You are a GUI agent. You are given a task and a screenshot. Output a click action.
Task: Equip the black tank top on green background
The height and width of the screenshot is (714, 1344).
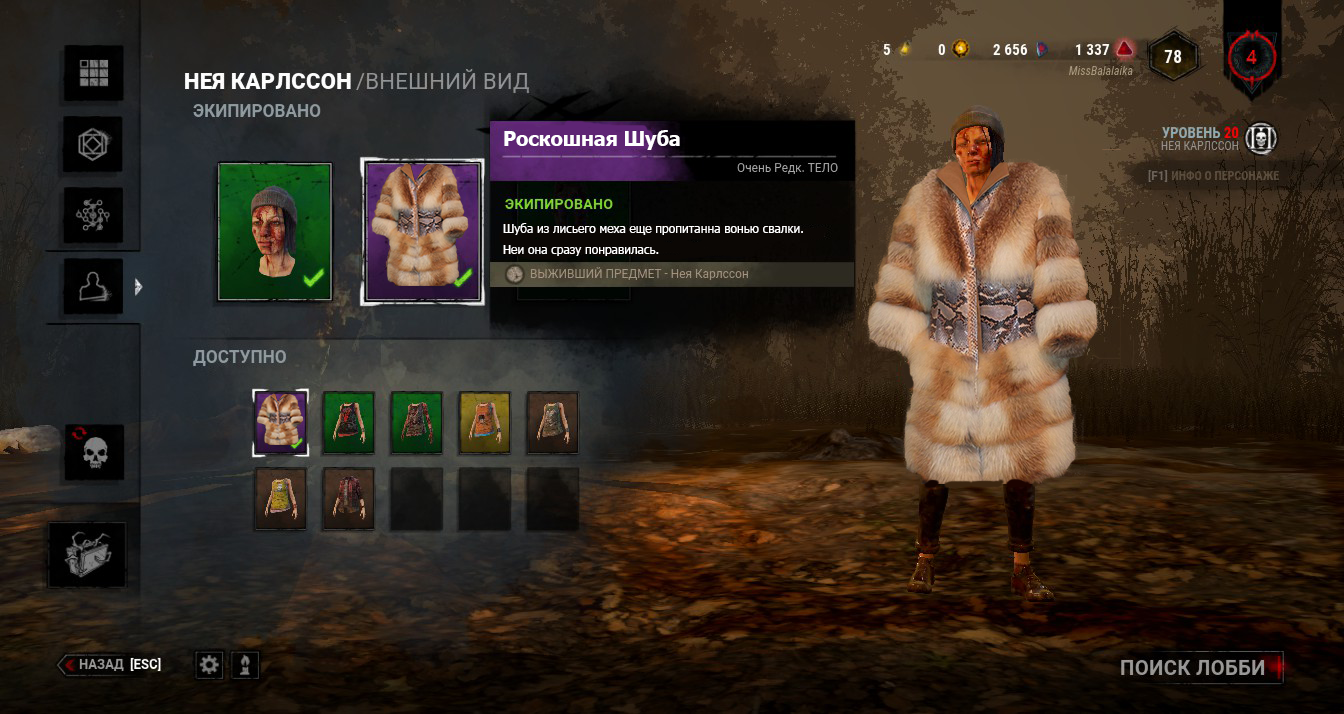pos(349,422)
